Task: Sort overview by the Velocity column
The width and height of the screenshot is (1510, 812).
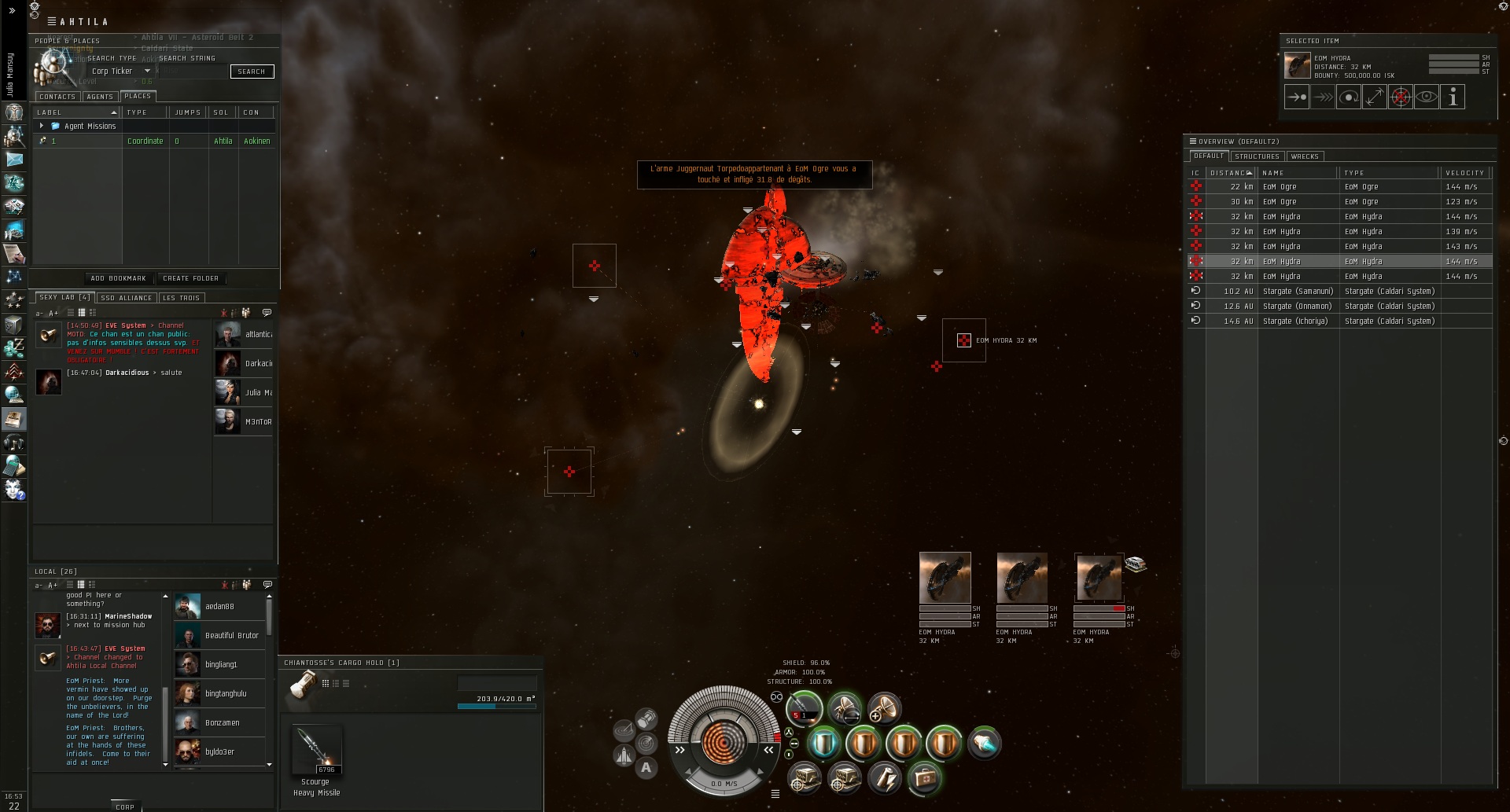Action: click(x=1464, y=173)
